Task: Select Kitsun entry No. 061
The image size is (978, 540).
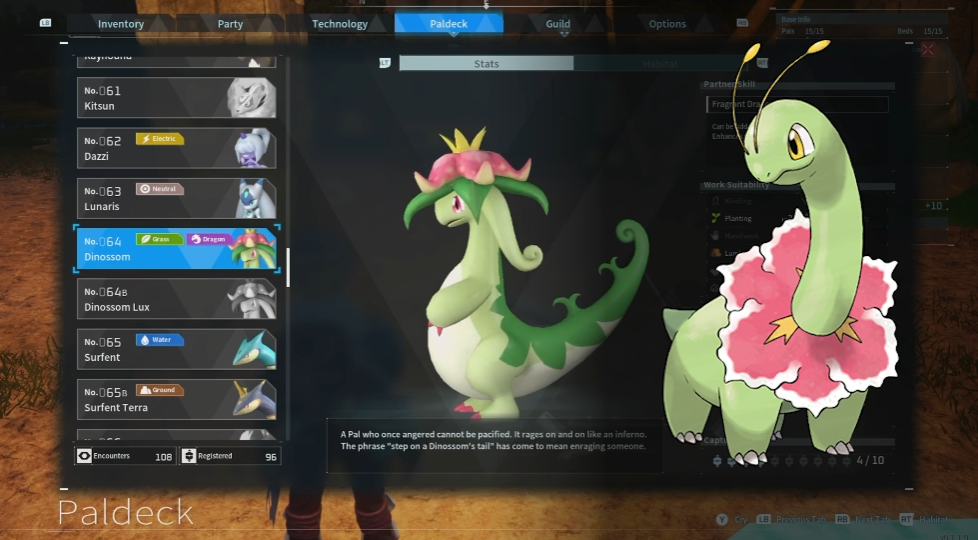Action: tap(175, 98)
